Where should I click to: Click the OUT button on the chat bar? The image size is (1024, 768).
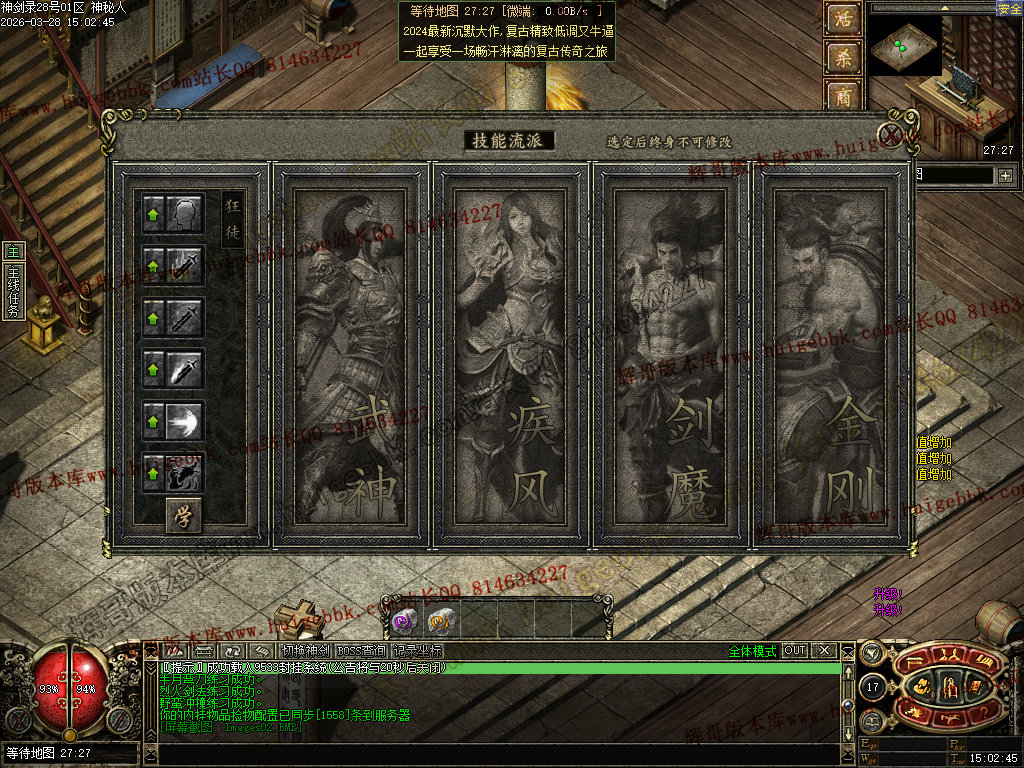click(795, 651)
